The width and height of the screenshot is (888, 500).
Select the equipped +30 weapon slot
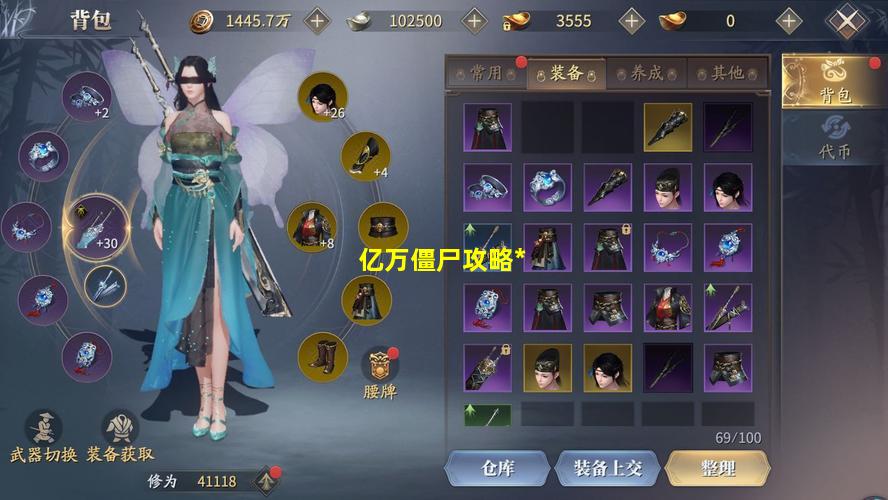[x=96, y=224]
